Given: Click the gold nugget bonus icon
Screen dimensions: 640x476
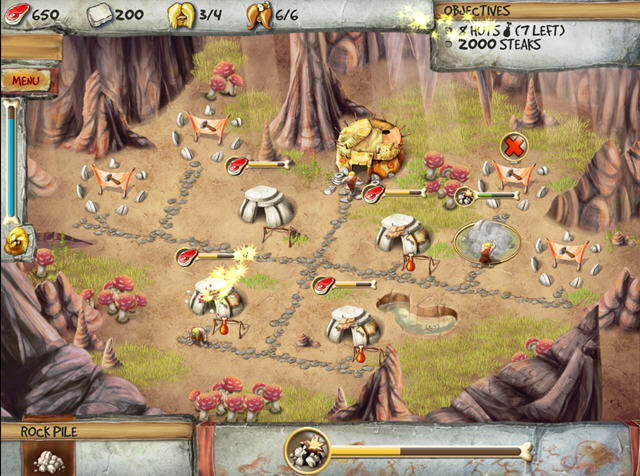Looking at the screenshot, I should (x=15, y=240).
